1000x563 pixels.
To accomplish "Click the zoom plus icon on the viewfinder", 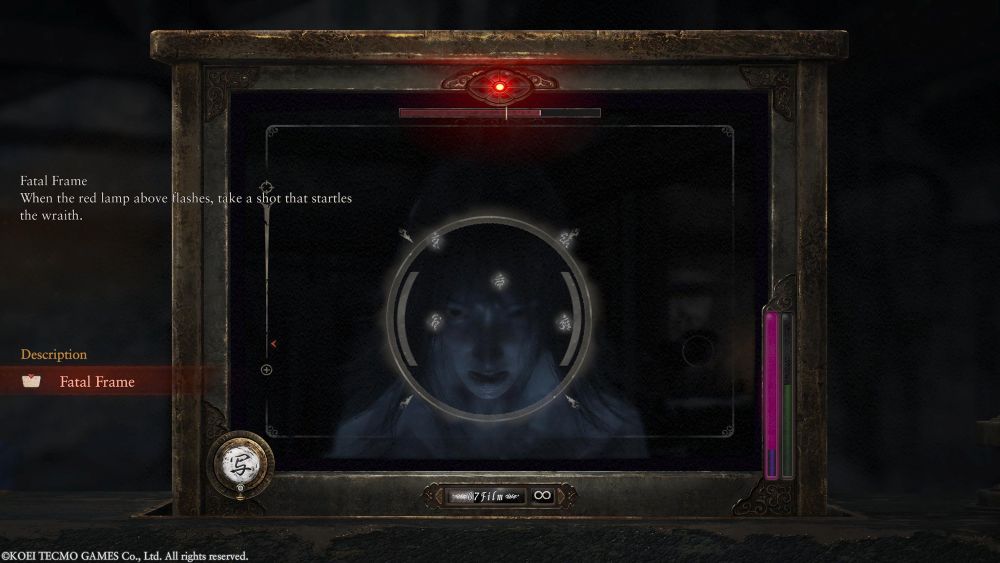I will (x=267, y=370).
